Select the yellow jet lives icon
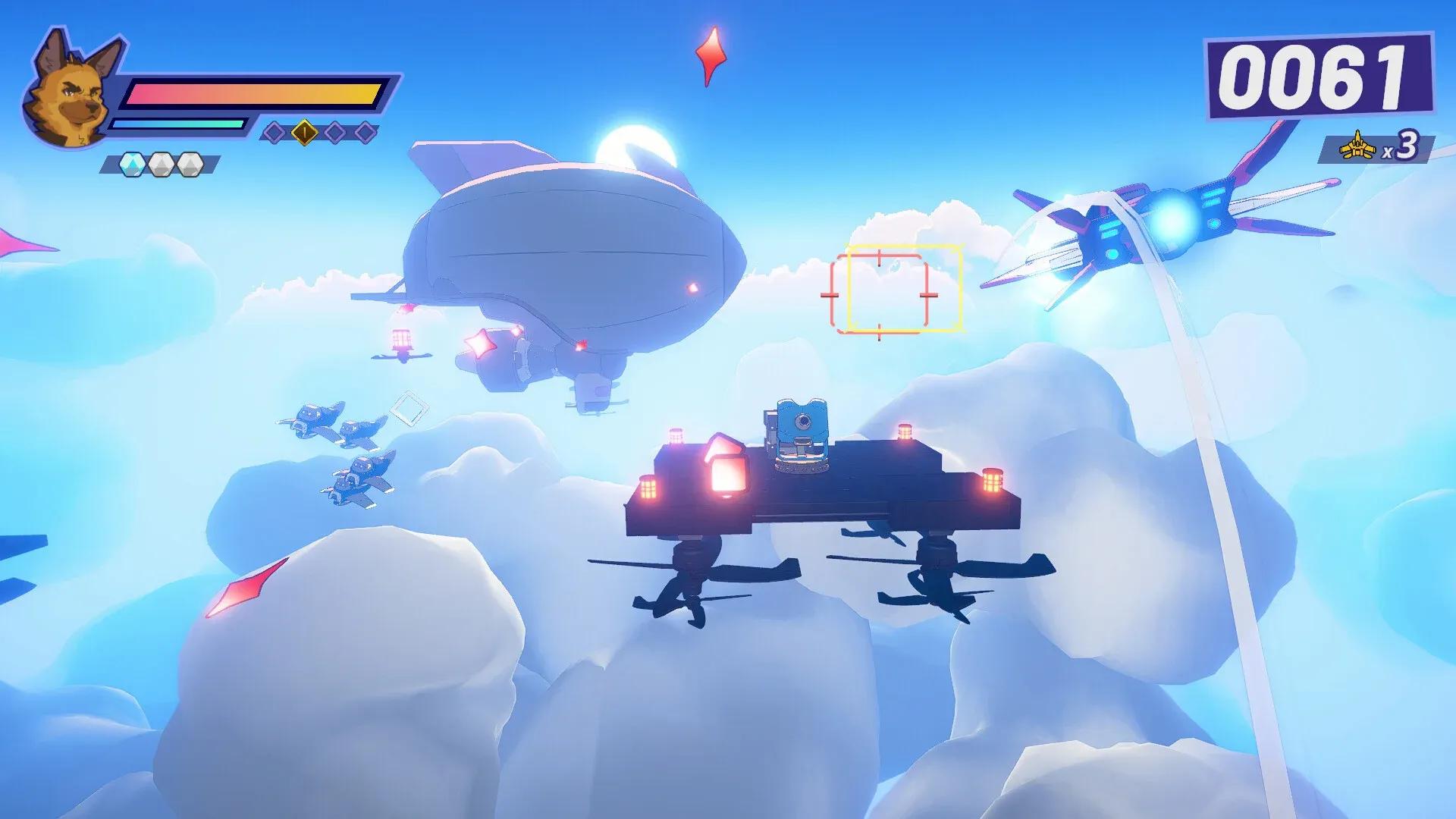 click(1357, 145)
